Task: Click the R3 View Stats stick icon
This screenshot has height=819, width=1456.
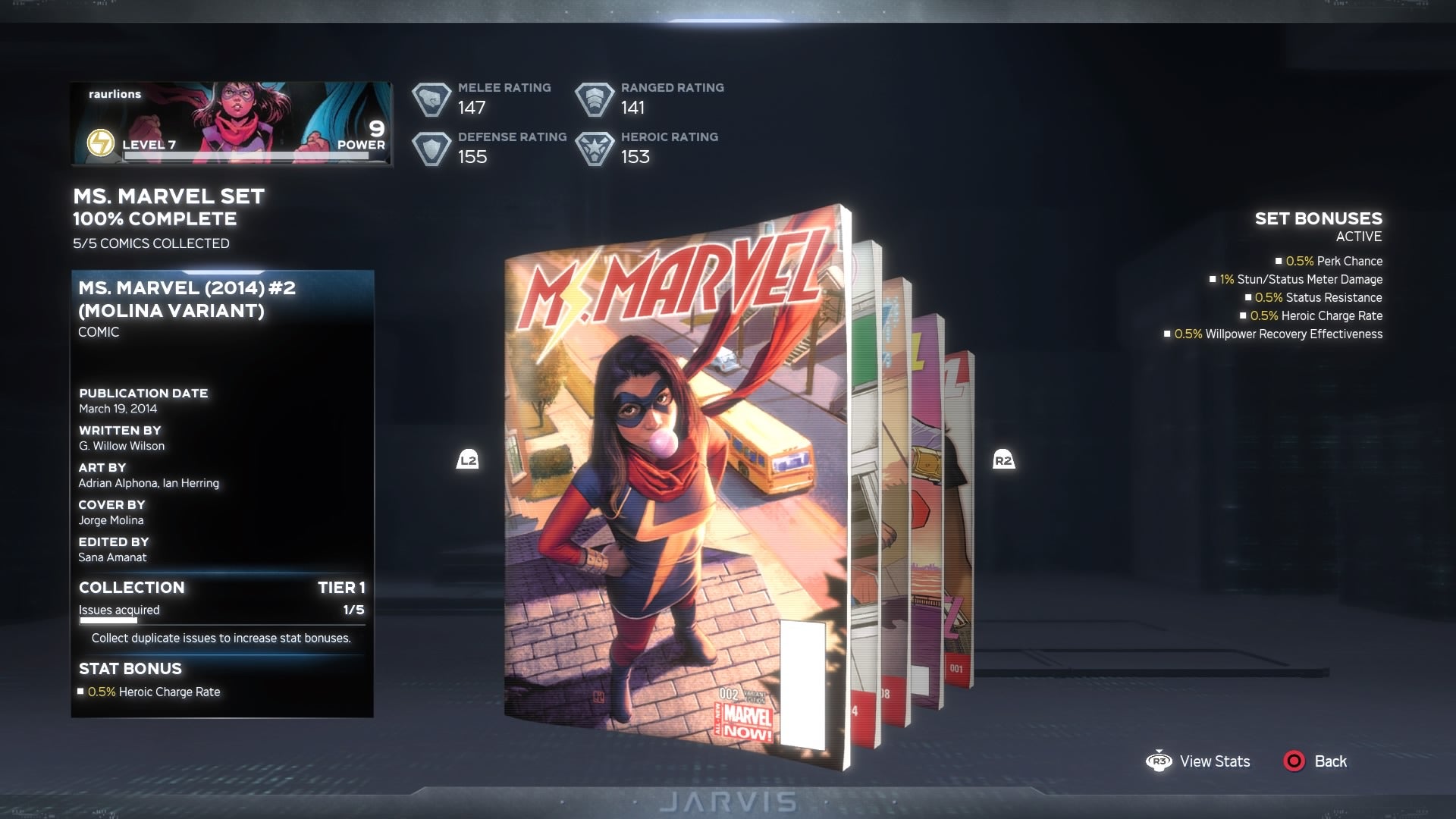Action: tap(1159, 761)
